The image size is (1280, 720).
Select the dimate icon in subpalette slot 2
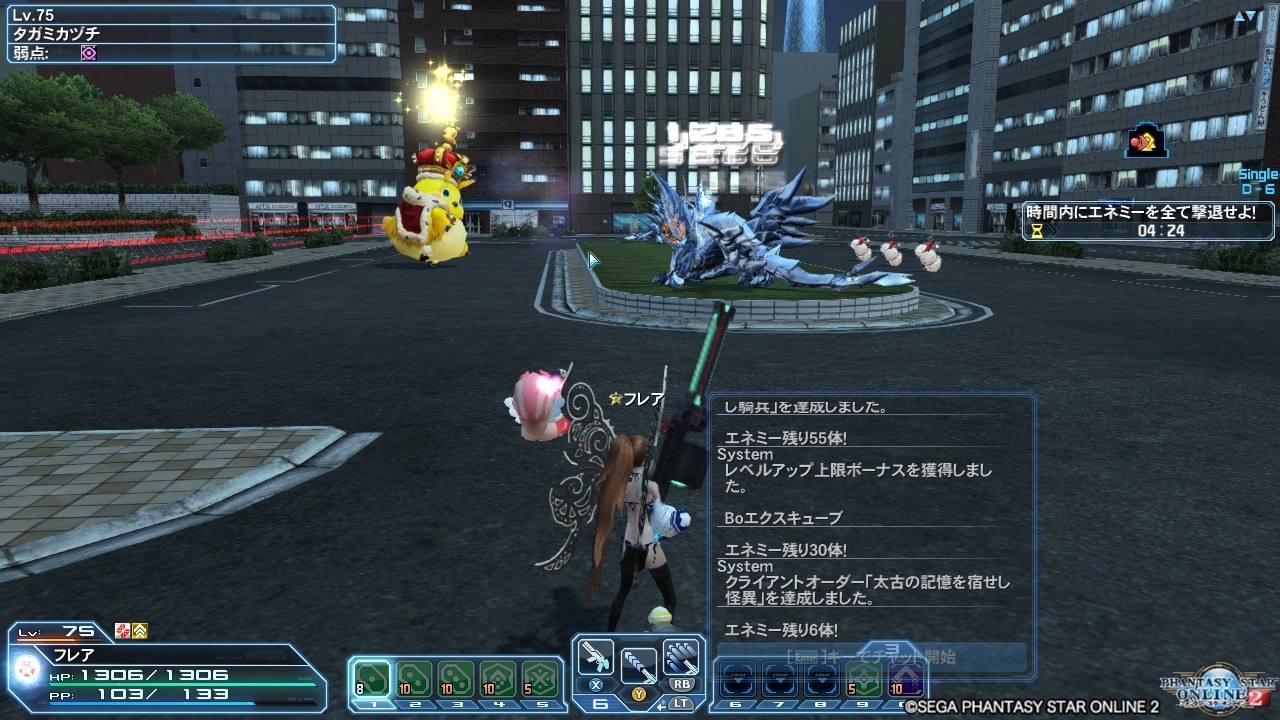(x=413, y=680)
